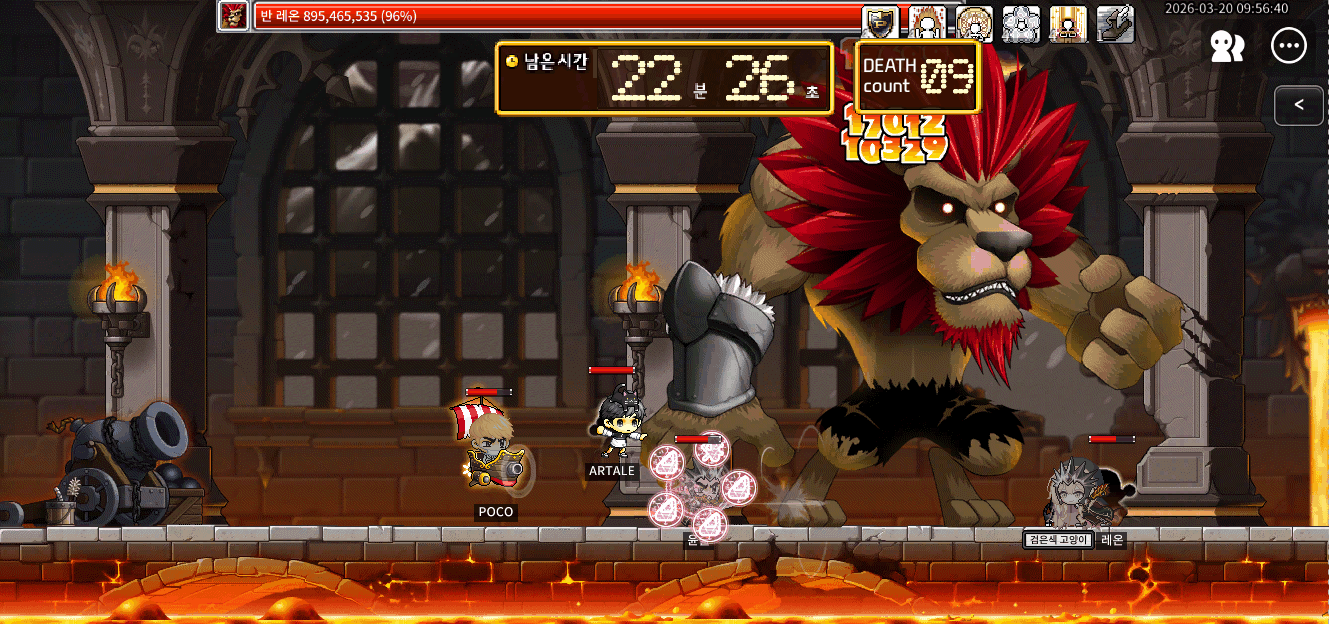
Task: Select the black and gold shield buff icon
Action: (880, 24)
